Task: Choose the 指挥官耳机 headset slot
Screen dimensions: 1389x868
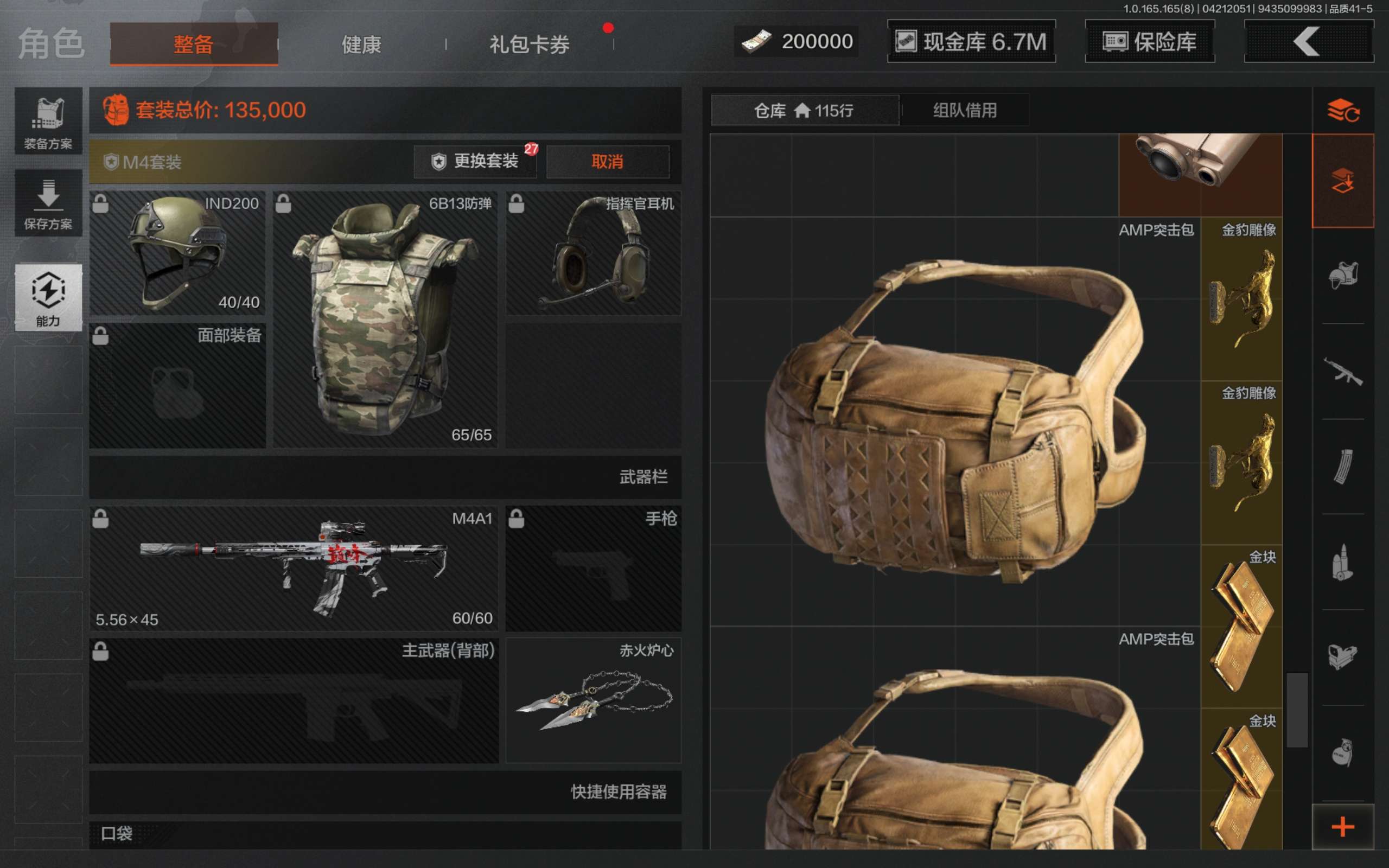Action: tap(594, 253)
